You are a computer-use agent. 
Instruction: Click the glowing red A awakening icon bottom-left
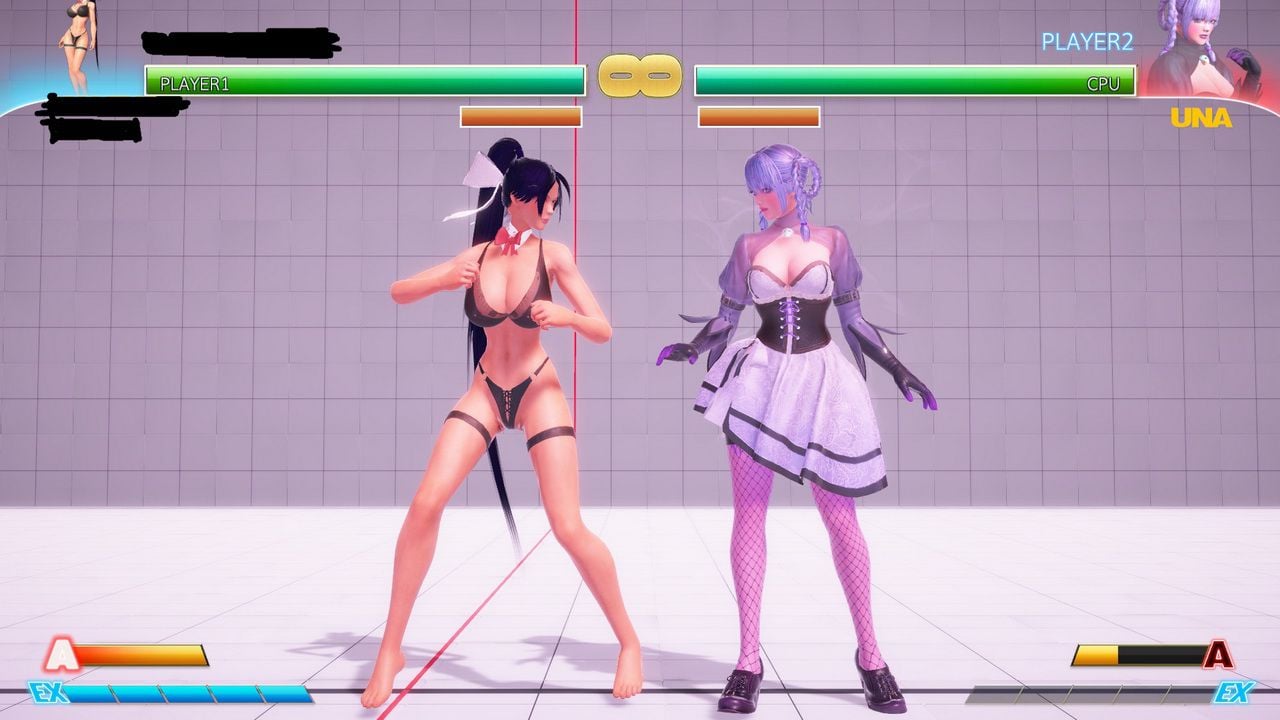click(x=62, y=653)
